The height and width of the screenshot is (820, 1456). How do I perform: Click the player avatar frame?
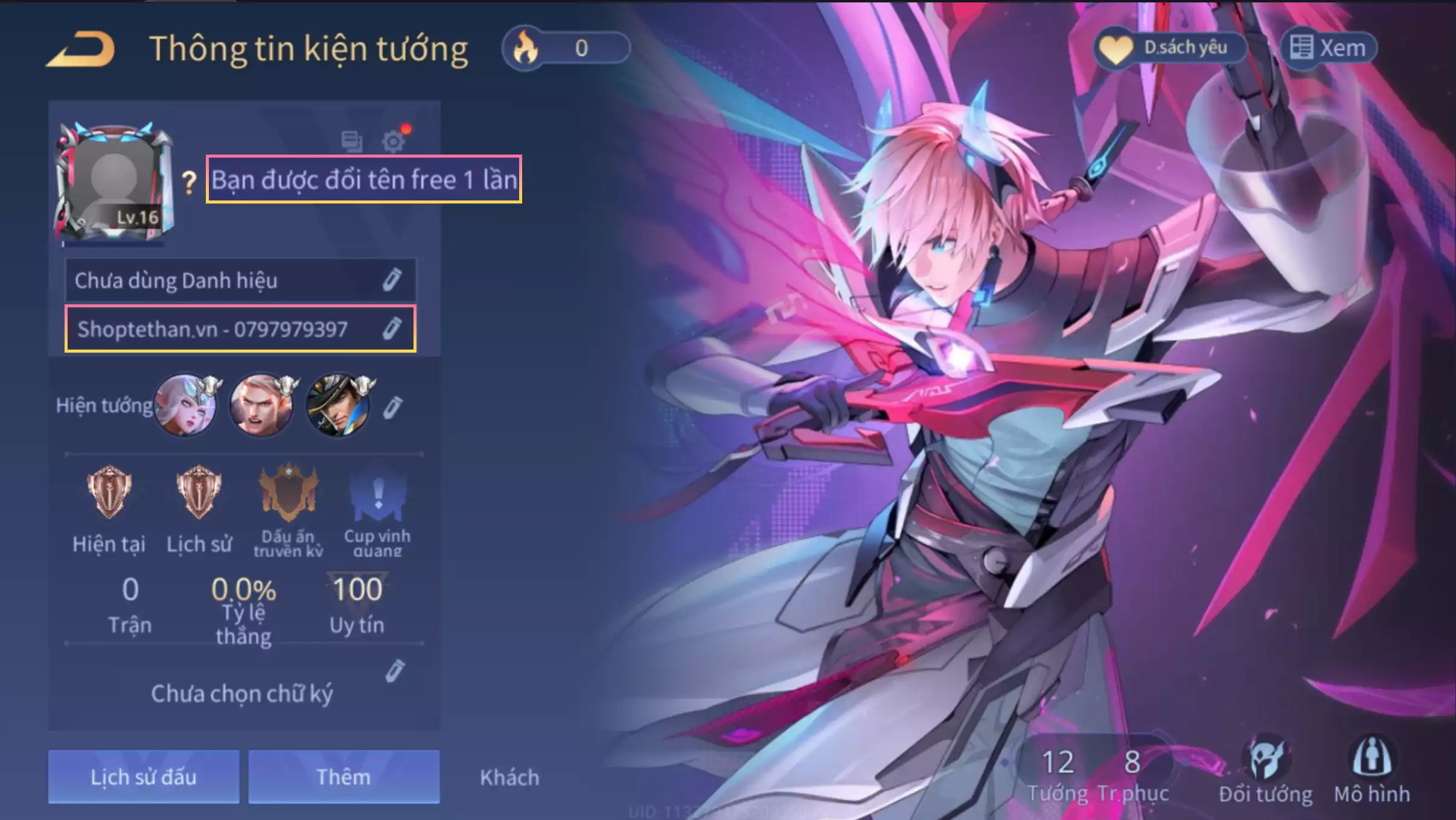tap(114, 182)
